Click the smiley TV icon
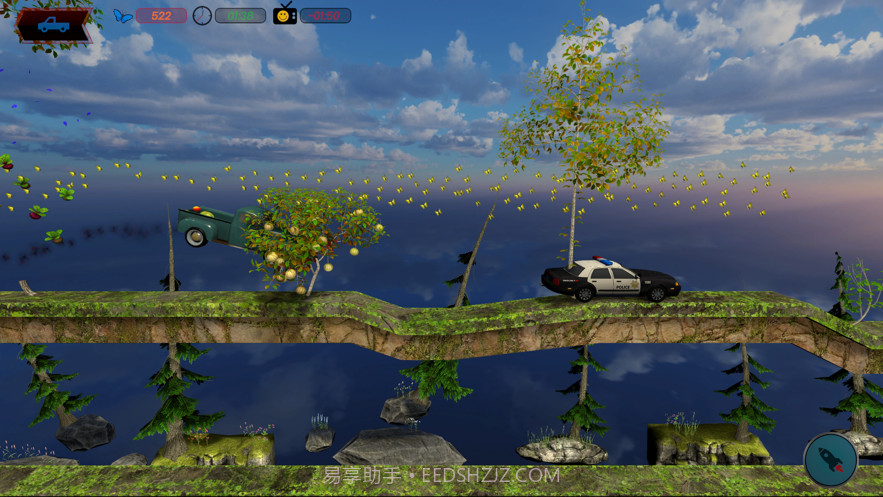 pos(285,15)
